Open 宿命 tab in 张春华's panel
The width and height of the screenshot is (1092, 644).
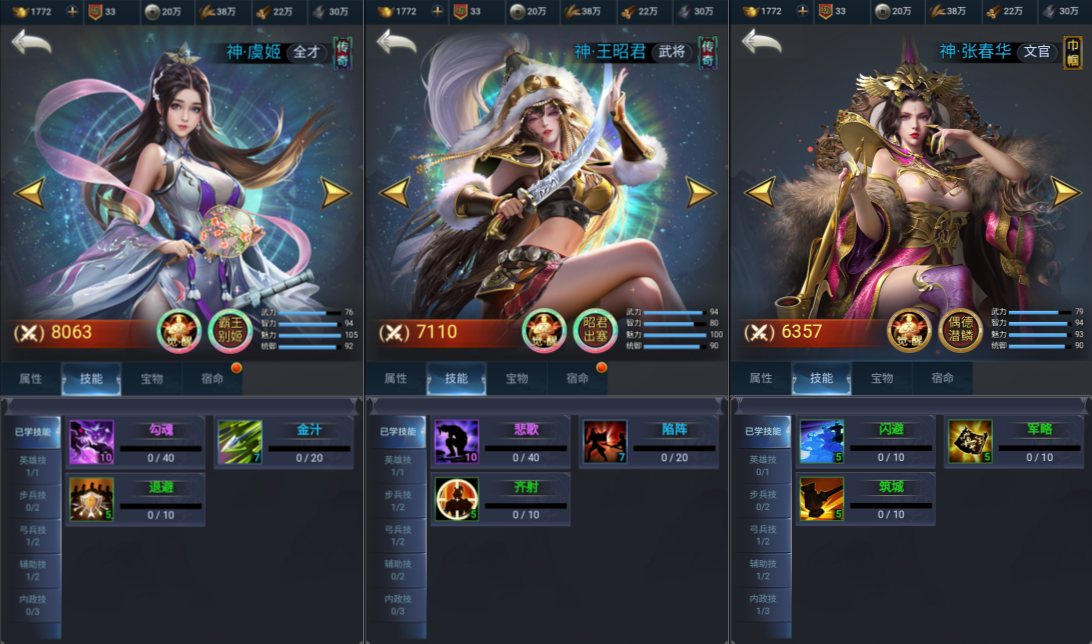(942, 378)
